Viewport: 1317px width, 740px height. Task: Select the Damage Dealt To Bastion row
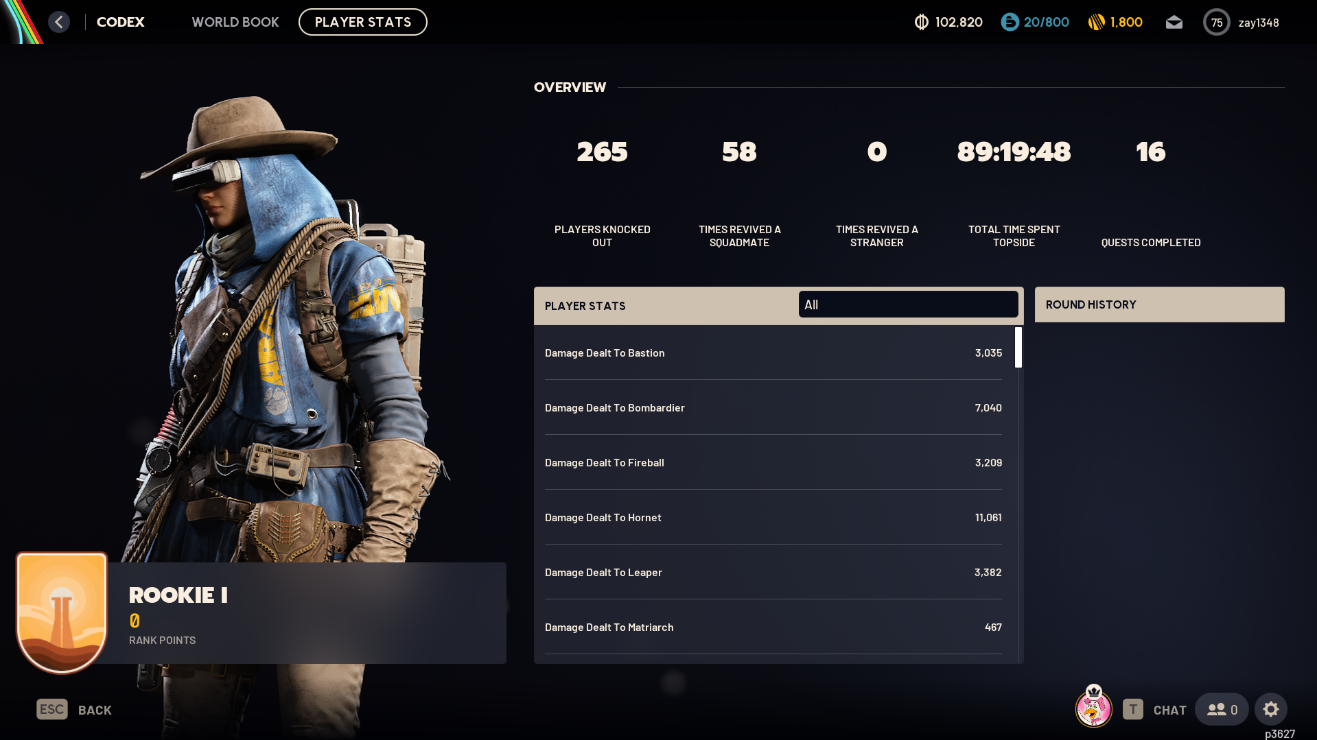point(773,353)
